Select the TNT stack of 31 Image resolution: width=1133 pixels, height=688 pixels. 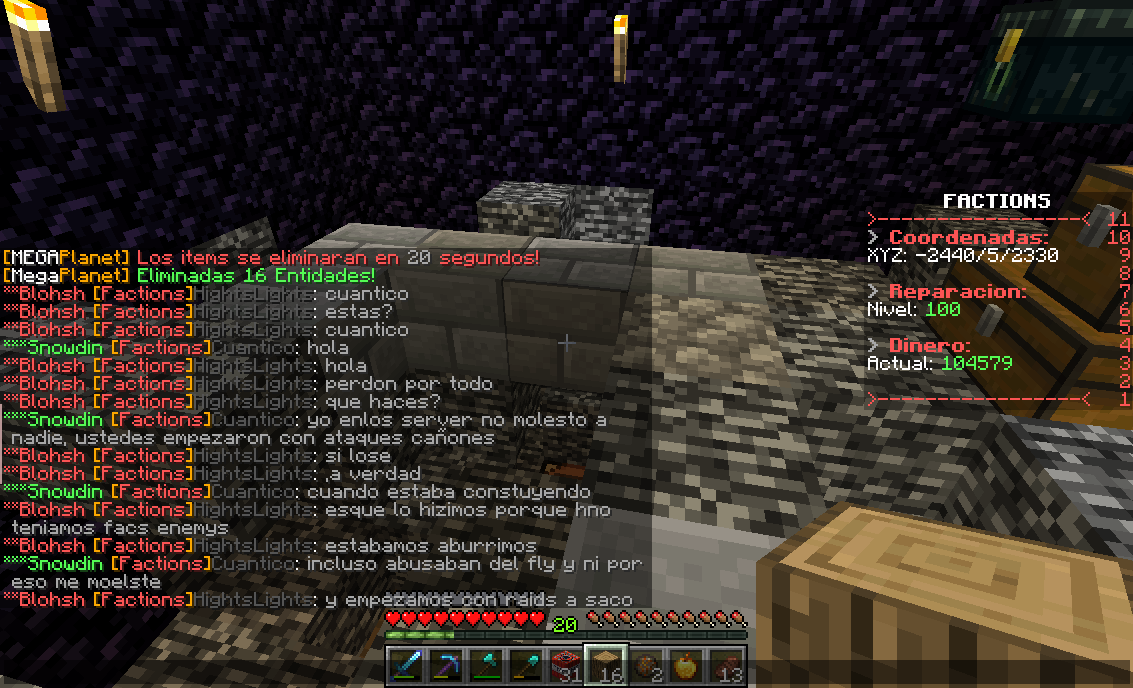(x=566, y=665)
